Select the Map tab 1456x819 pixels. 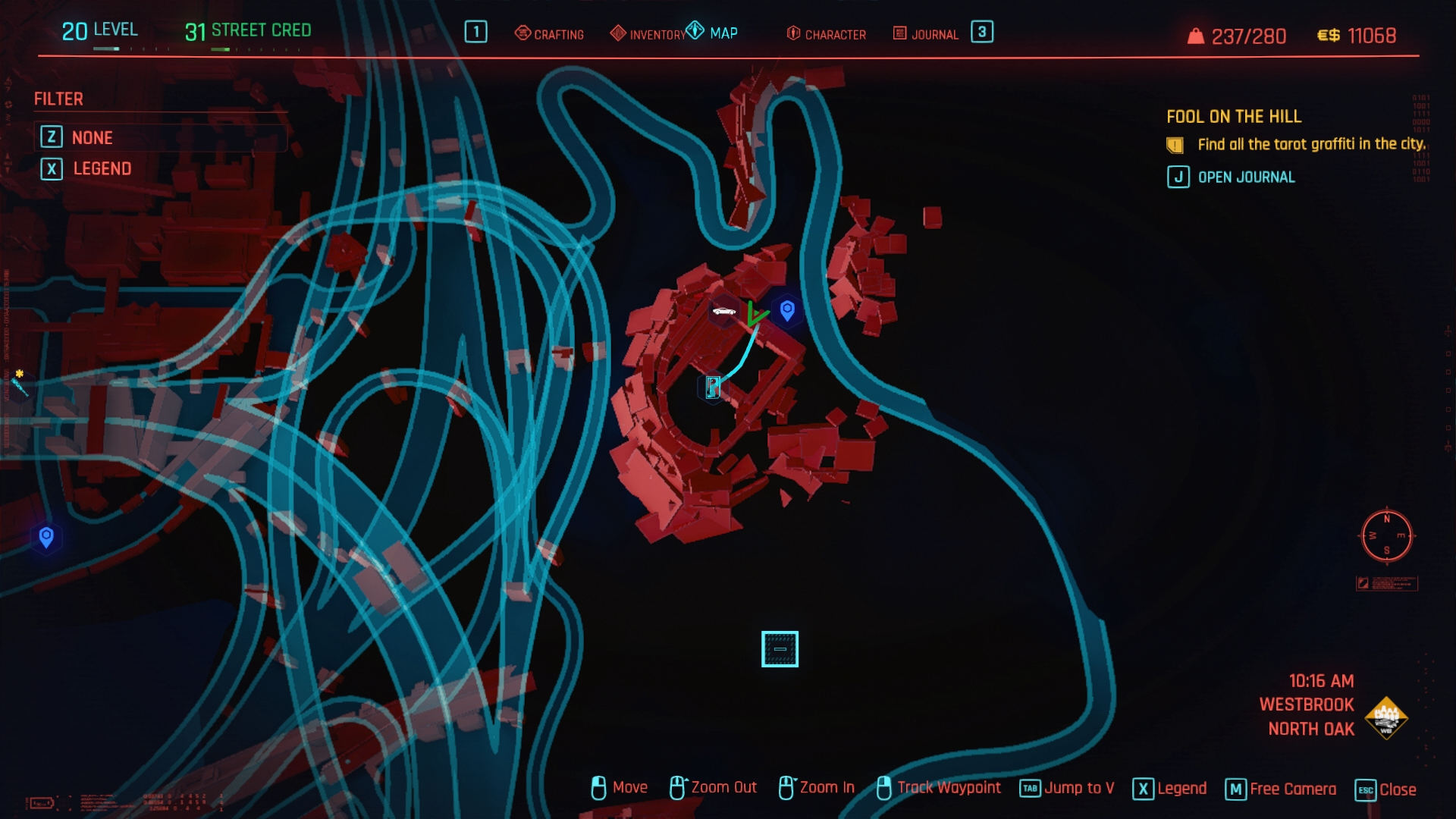click(x=713, y=33)
